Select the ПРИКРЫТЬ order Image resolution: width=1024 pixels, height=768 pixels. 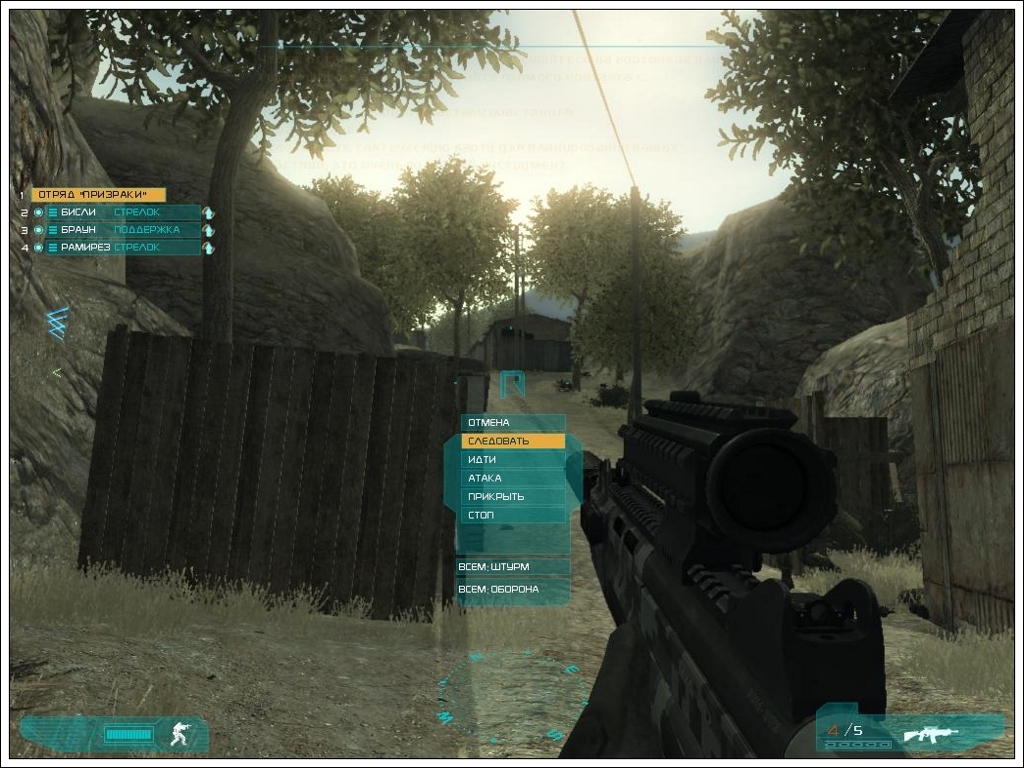point(512,497)
